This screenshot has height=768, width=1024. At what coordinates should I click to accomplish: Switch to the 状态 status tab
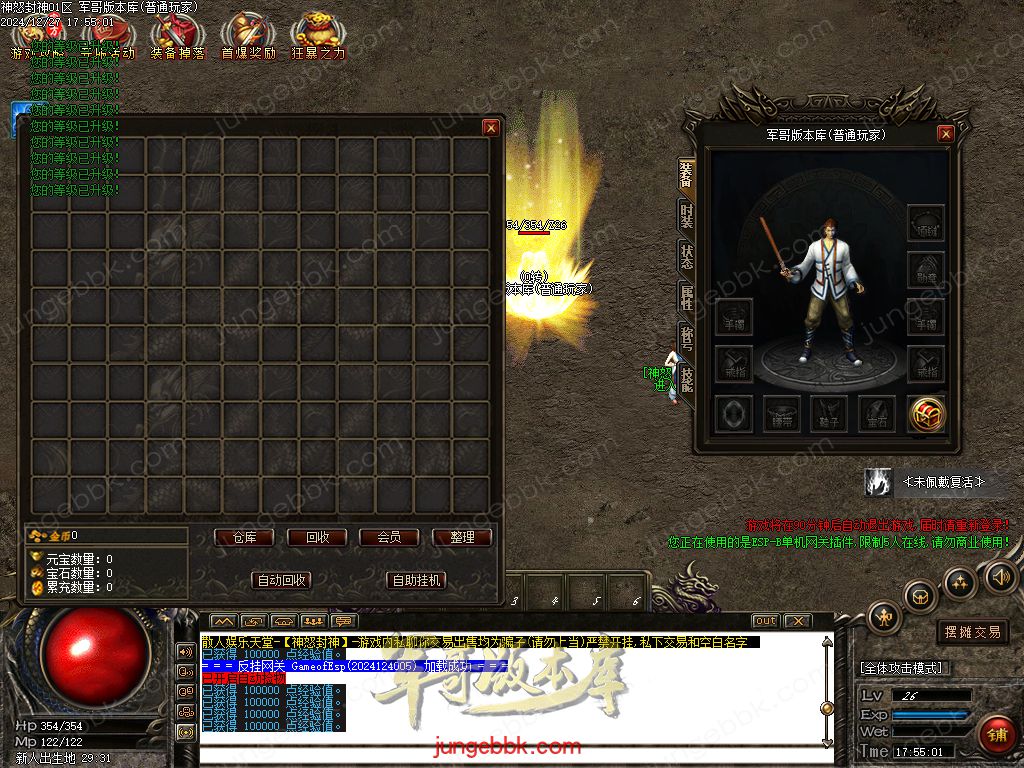(687, 256)
